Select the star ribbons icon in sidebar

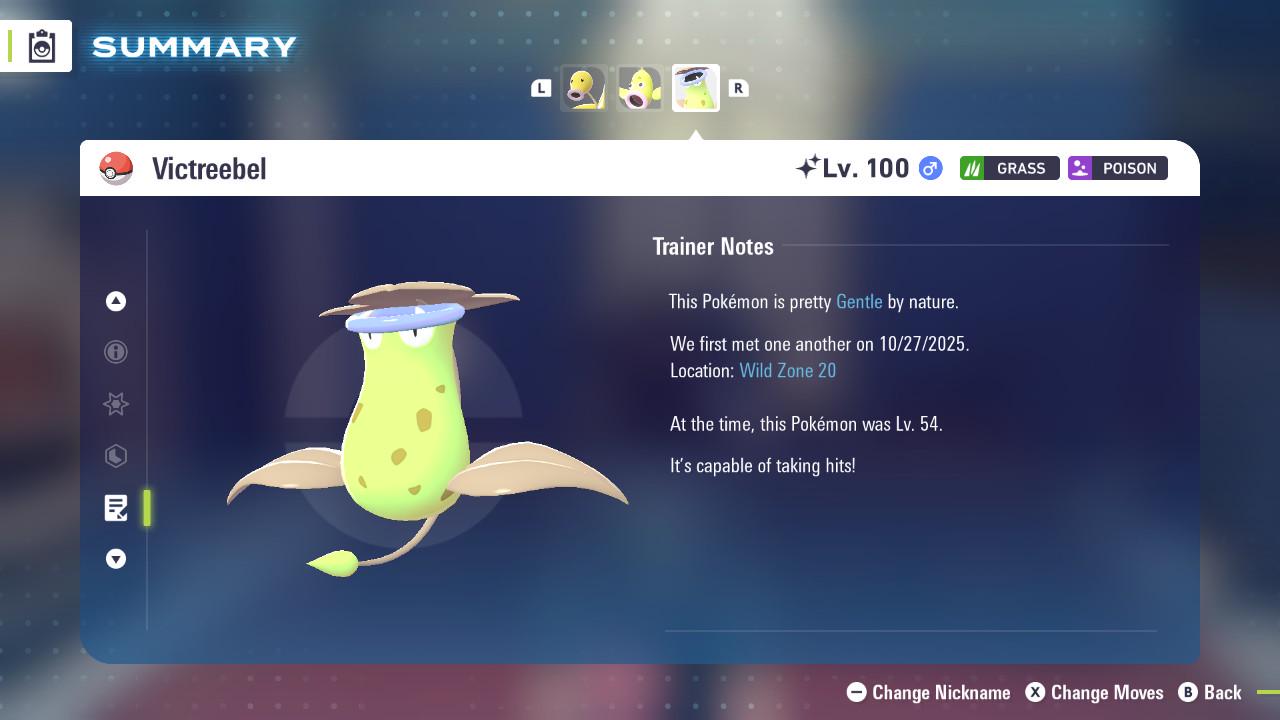[x=116, y=405]
